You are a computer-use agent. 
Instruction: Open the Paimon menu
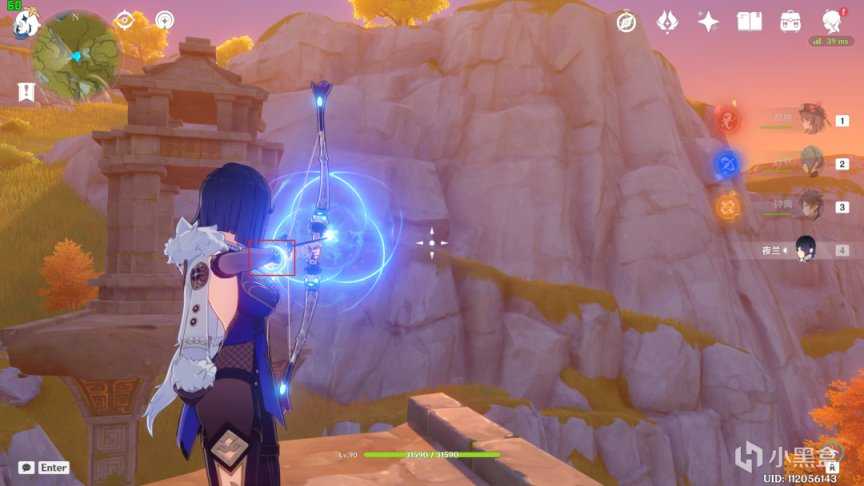click(19, 23)
